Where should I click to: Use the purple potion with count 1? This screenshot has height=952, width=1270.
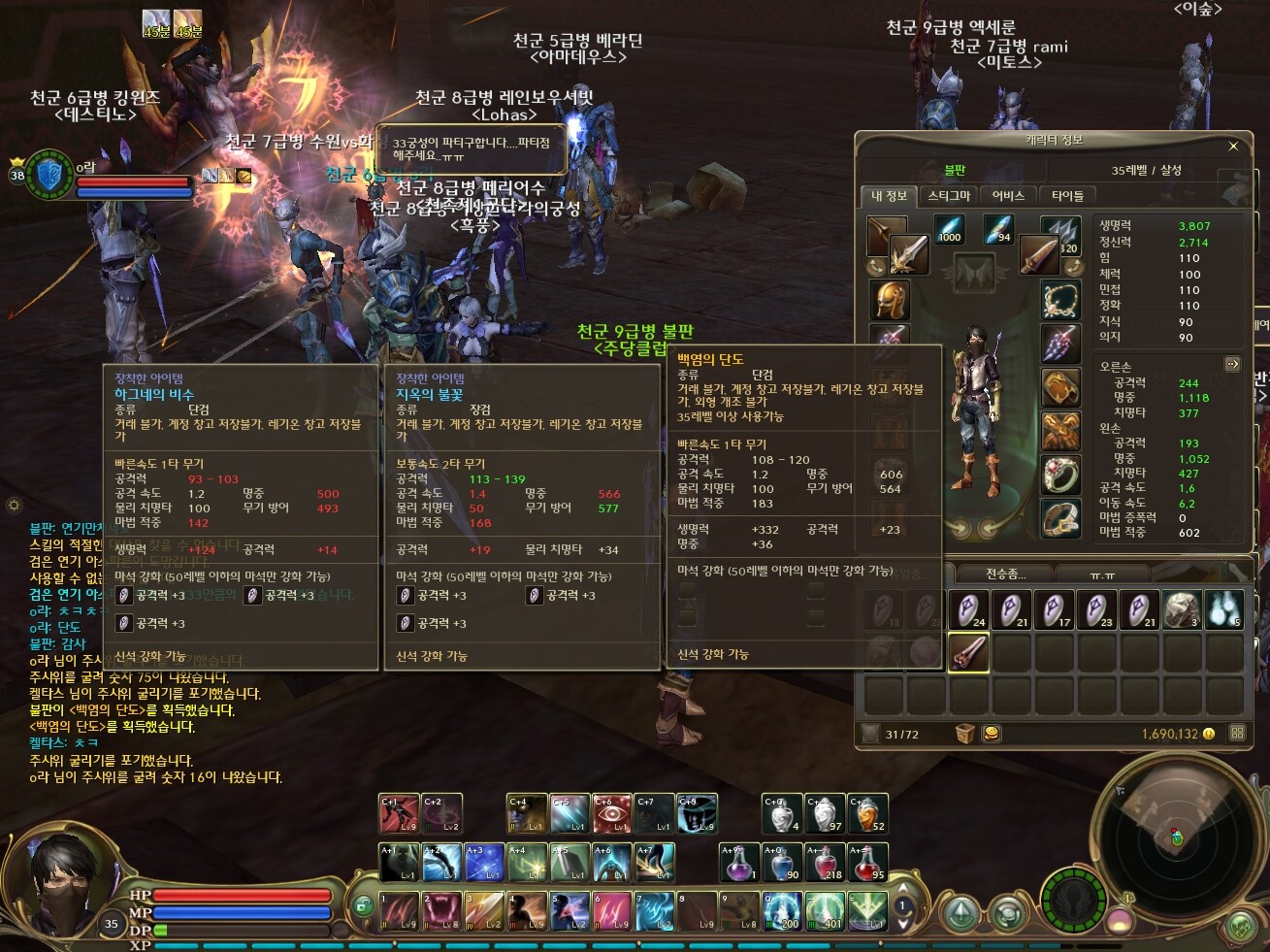pos(738,862)
